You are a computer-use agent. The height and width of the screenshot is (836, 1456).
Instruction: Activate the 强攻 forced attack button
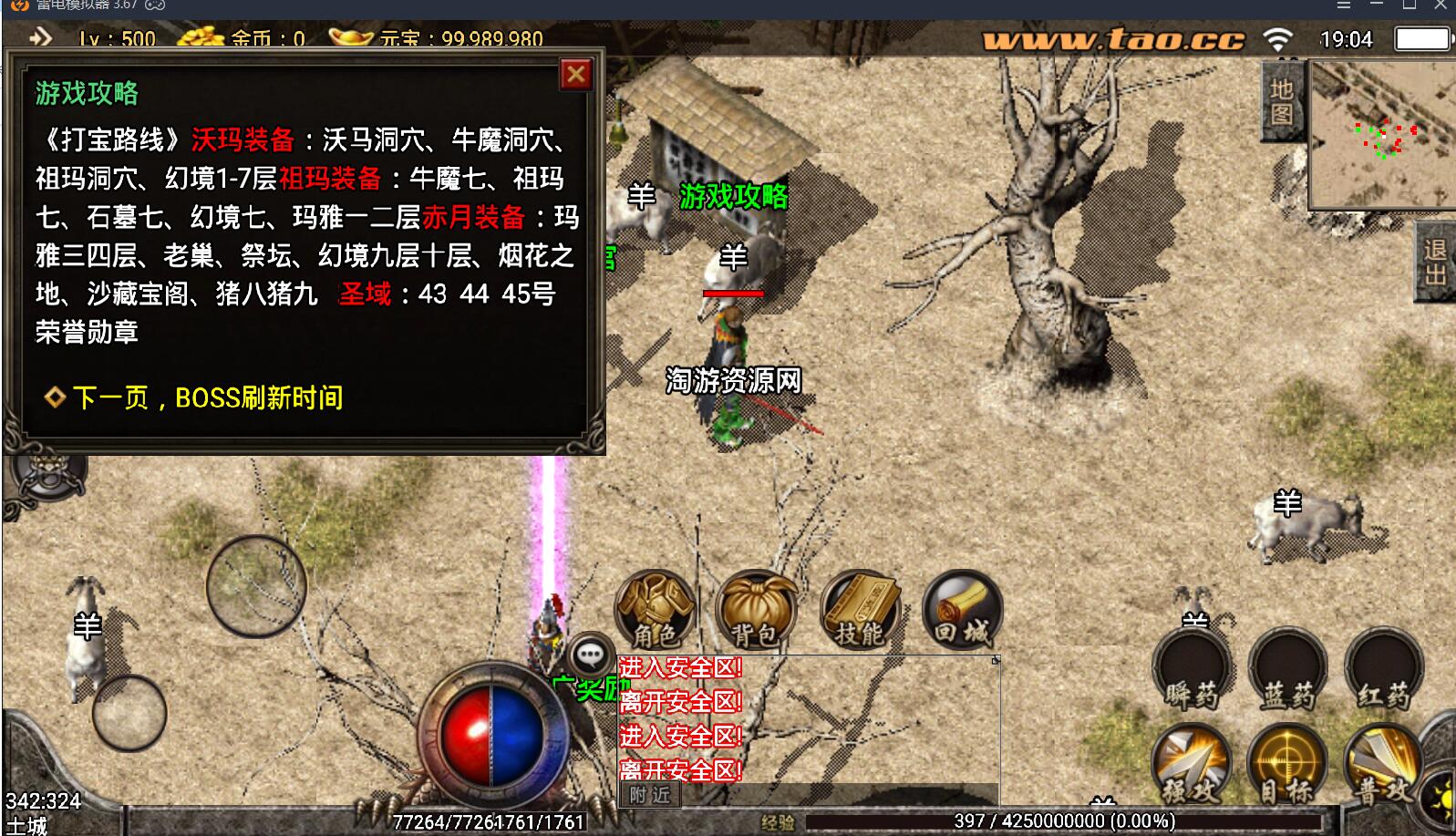pos(1192,764)
